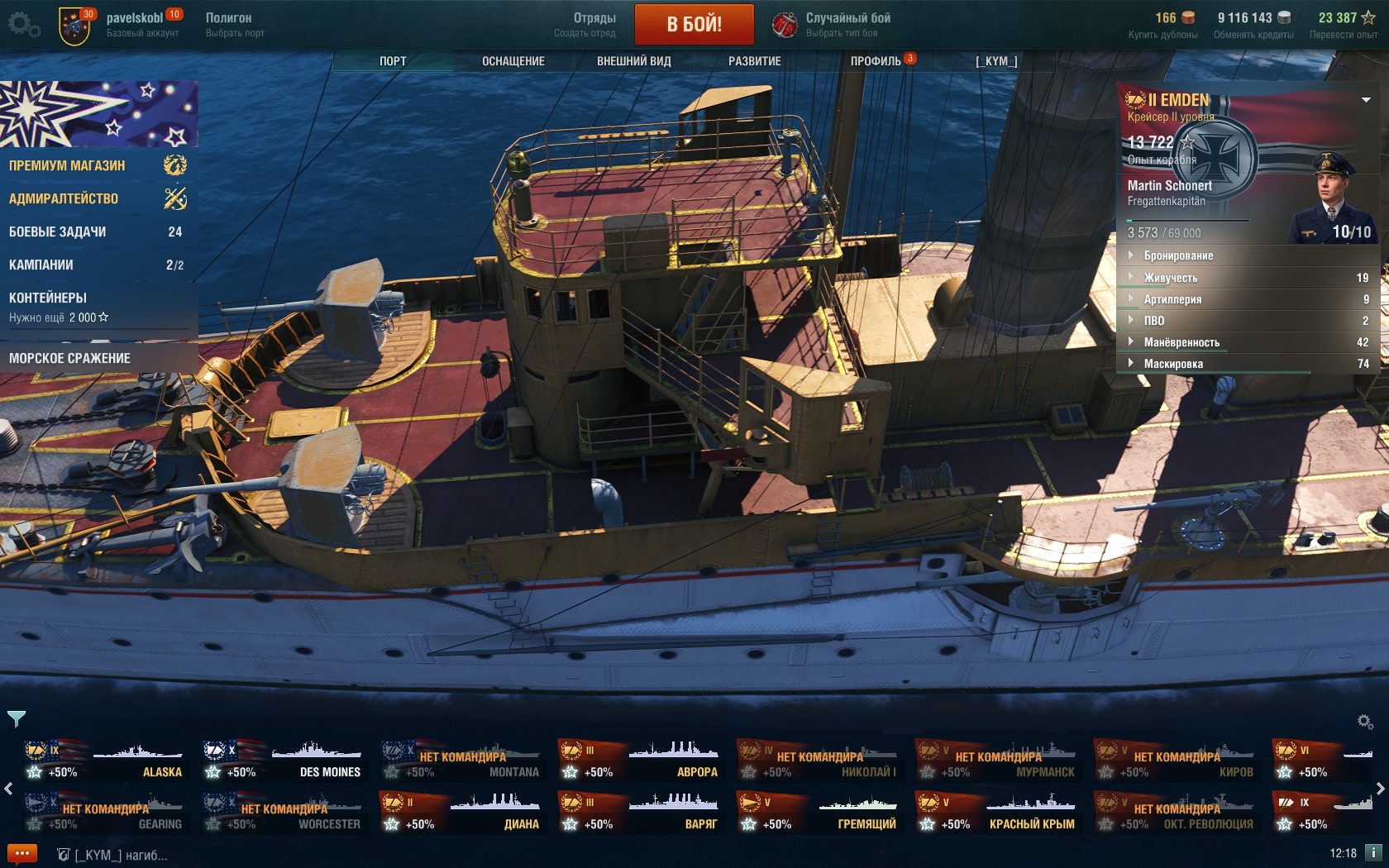Open the ВНЕШНИЙ ВИД tab
Screen dimensions: 1389x868
click(x=633, y=61)
